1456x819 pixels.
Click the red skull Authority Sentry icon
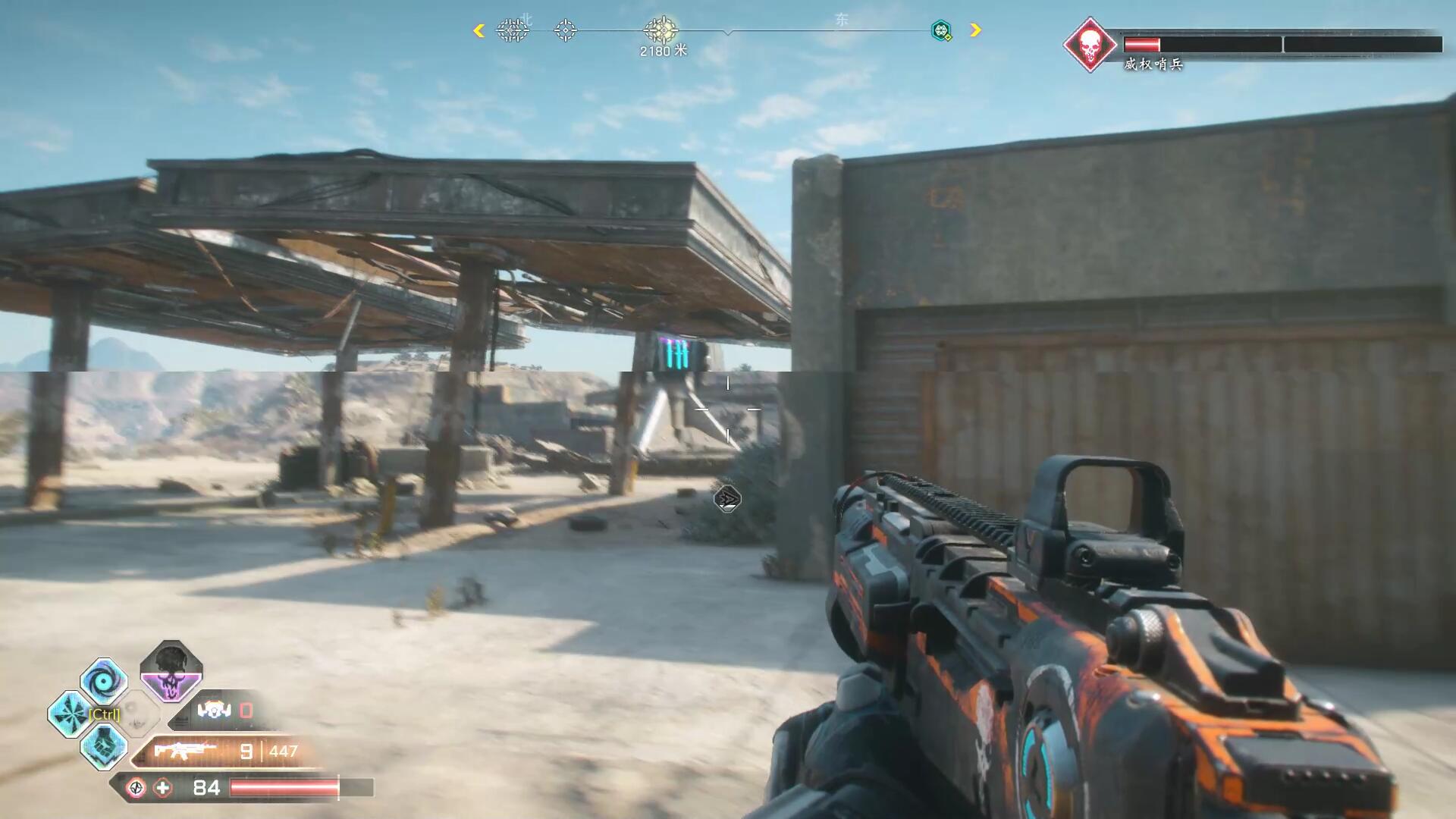[1090, 45]
